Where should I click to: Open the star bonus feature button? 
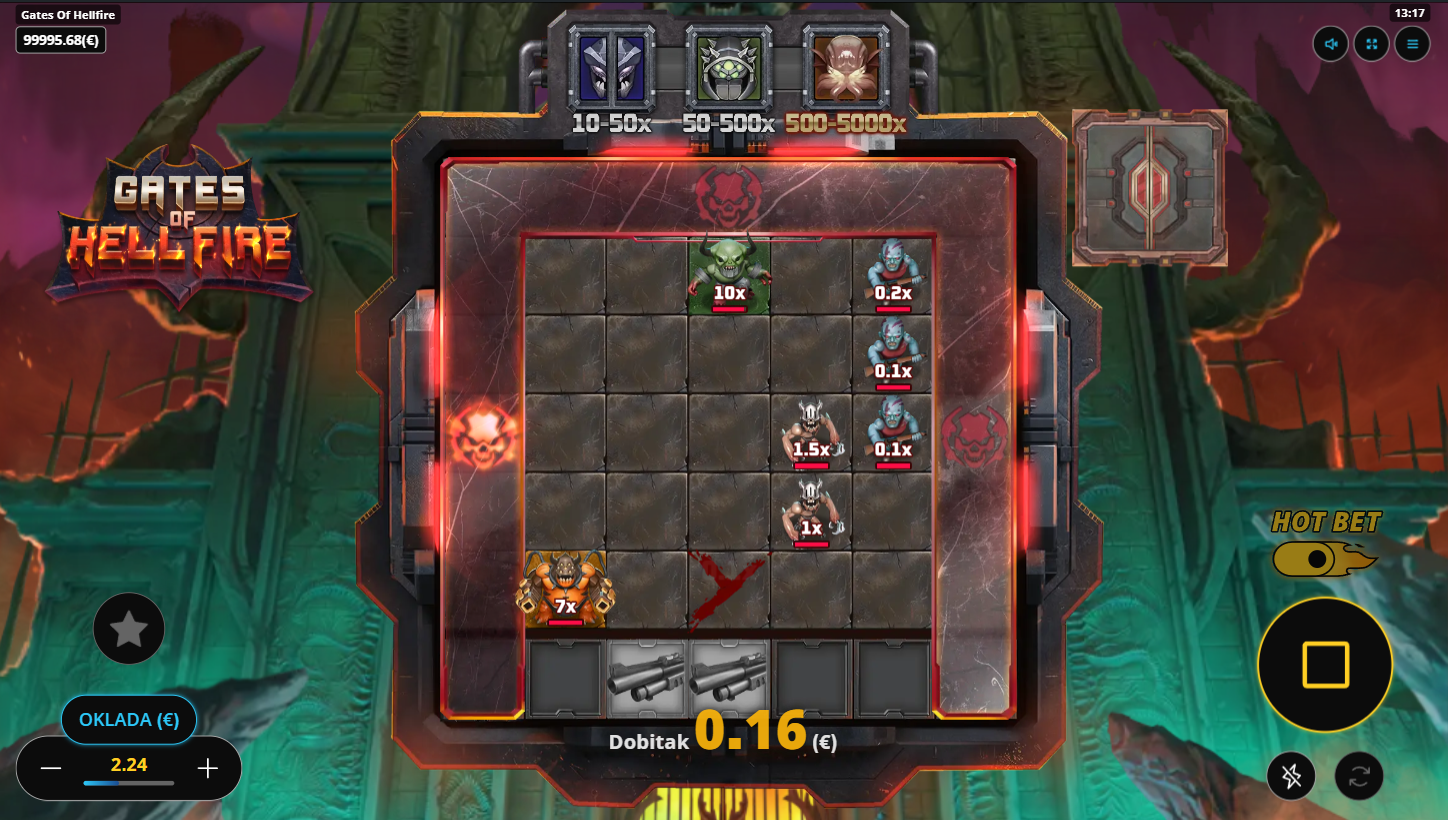[x=129, y=629]
